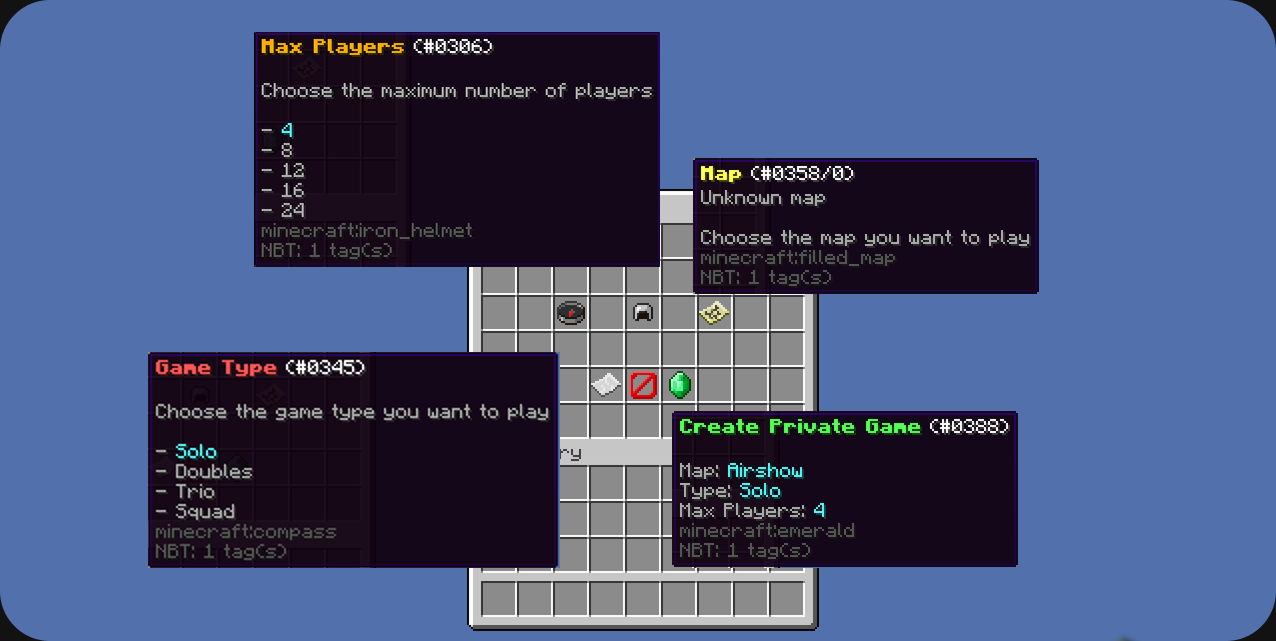Screen dimensions: 1276x641
Task: Create private game with the emerald
Action: (680, 385)
